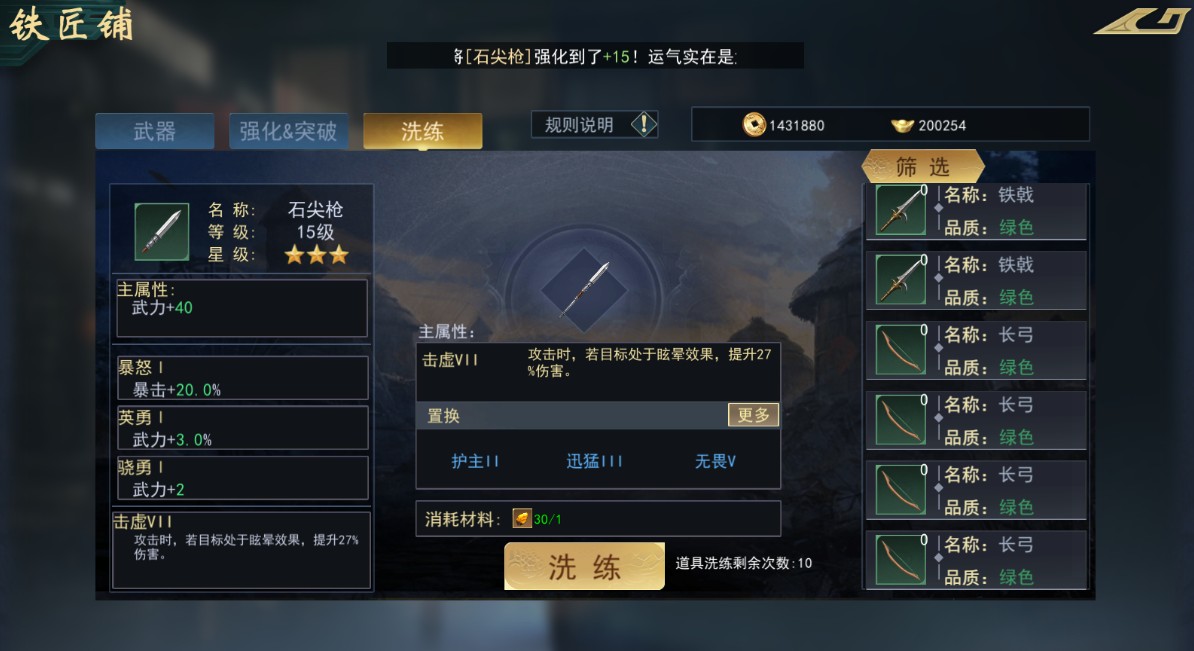Viewport: 1194px width, 651px height.
Task: Click the refine material cost icon
Action: tap(522, 518)
